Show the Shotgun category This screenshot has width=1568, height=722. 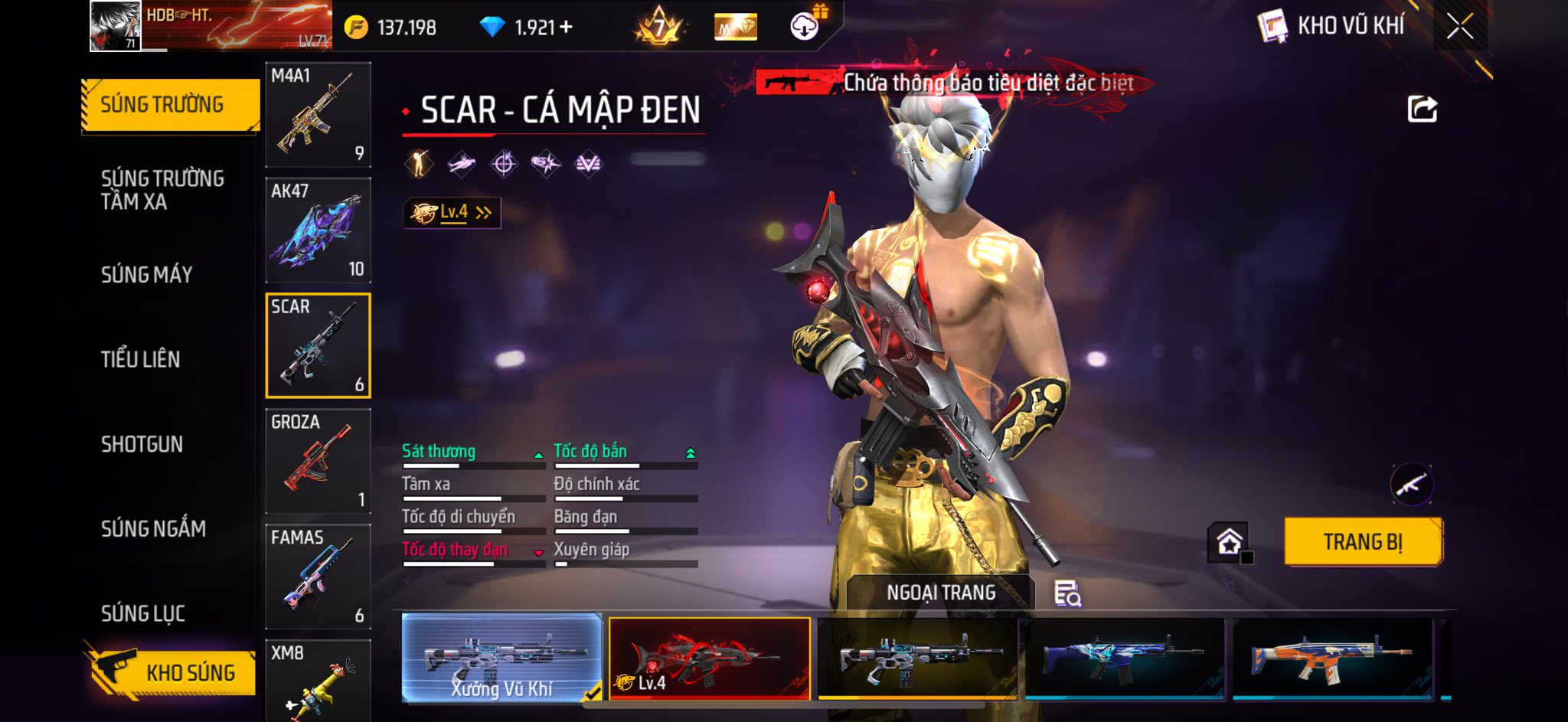142,444
